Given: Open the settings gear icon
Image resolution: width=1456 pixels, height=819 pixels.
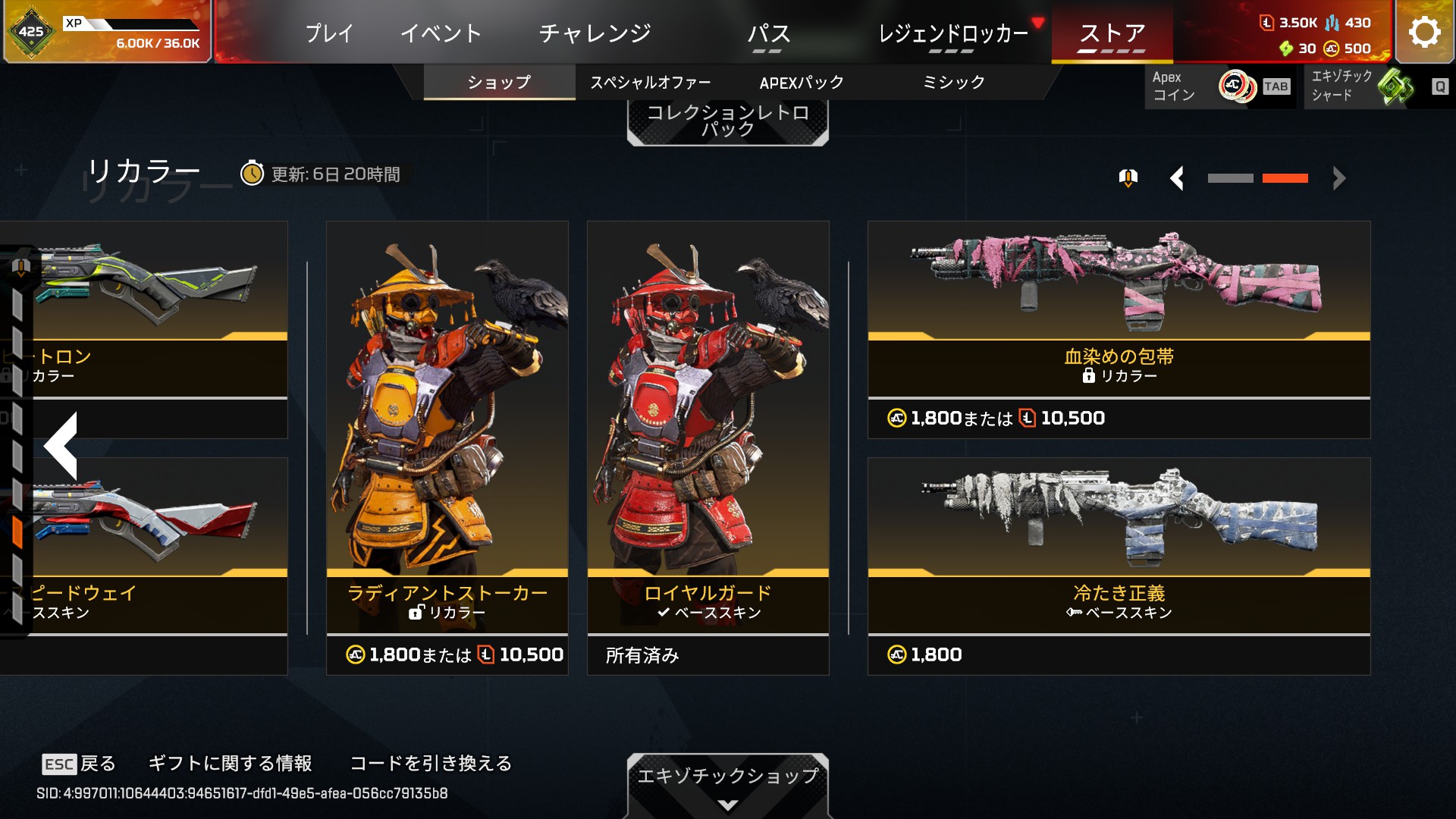Looking at the screenshot, I should 1424,33.
